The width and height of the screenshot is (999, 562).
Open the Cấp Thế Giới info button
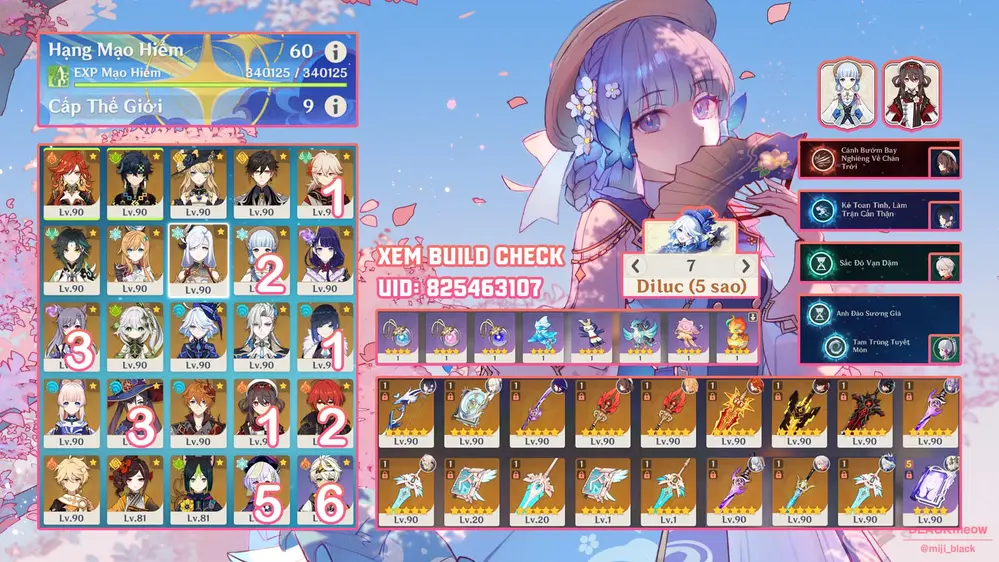335,105
